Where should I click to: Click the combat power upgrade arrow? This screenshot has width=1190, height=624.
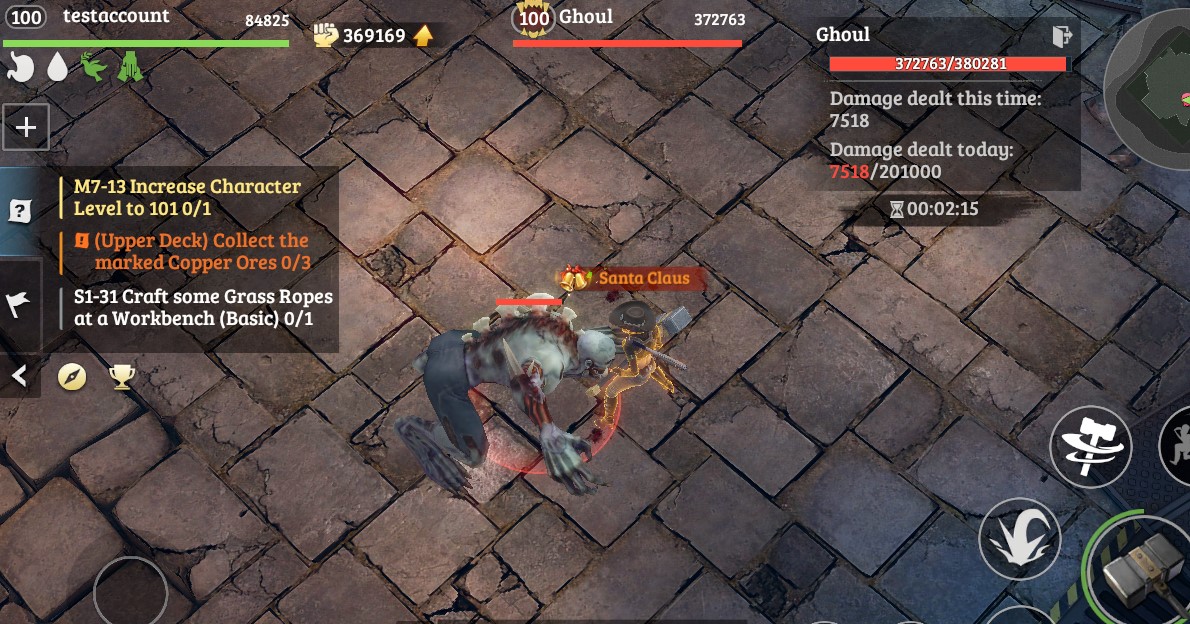[x=424, y=36]
